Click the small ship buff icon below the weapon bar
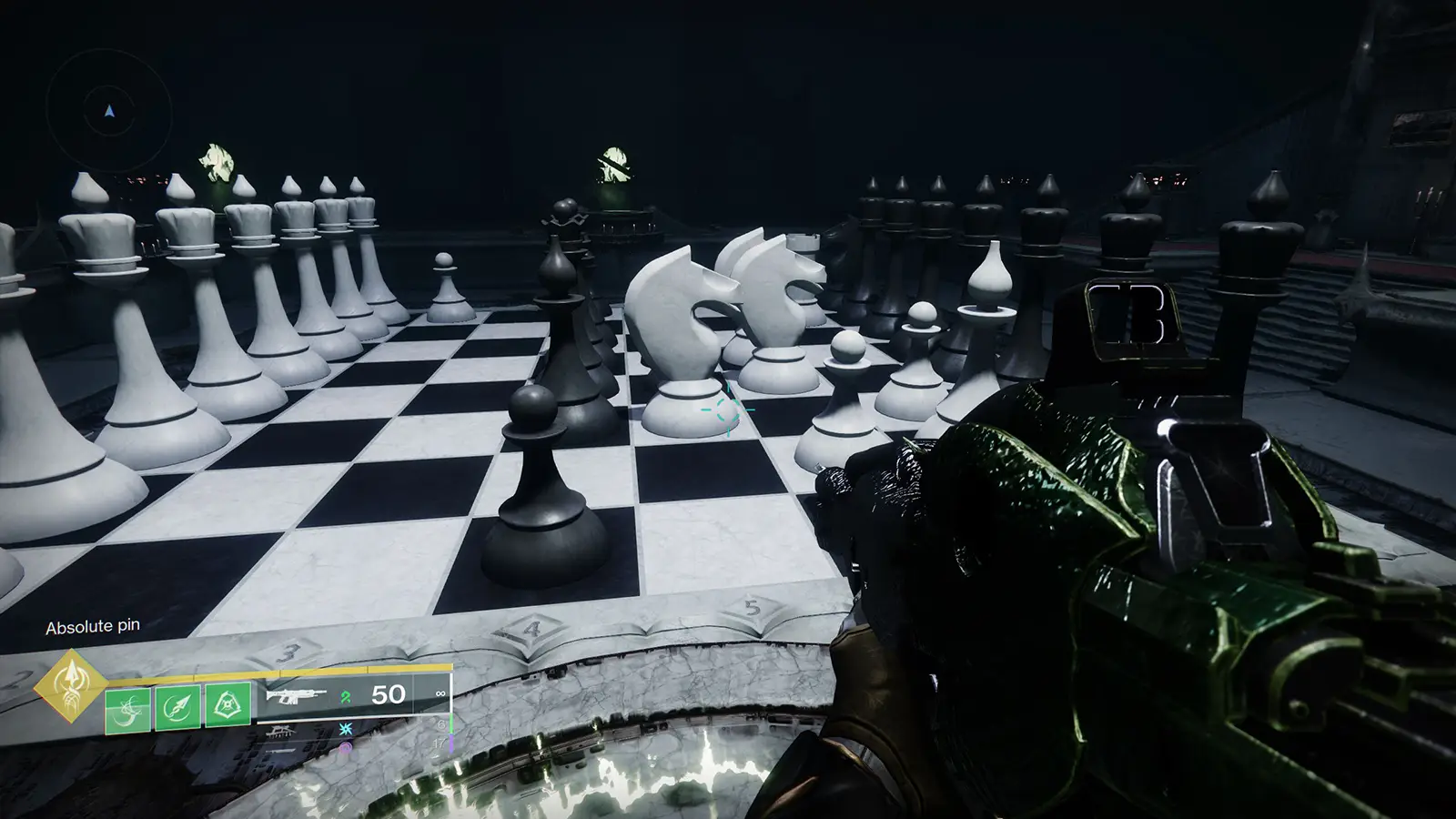The width and height of the screenshot is (1456, 819). click(278, 731)
